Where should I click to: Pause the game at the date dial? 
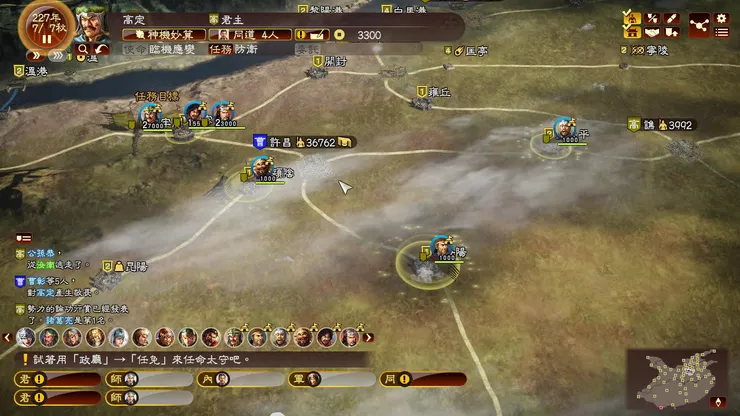pos(44,40)
